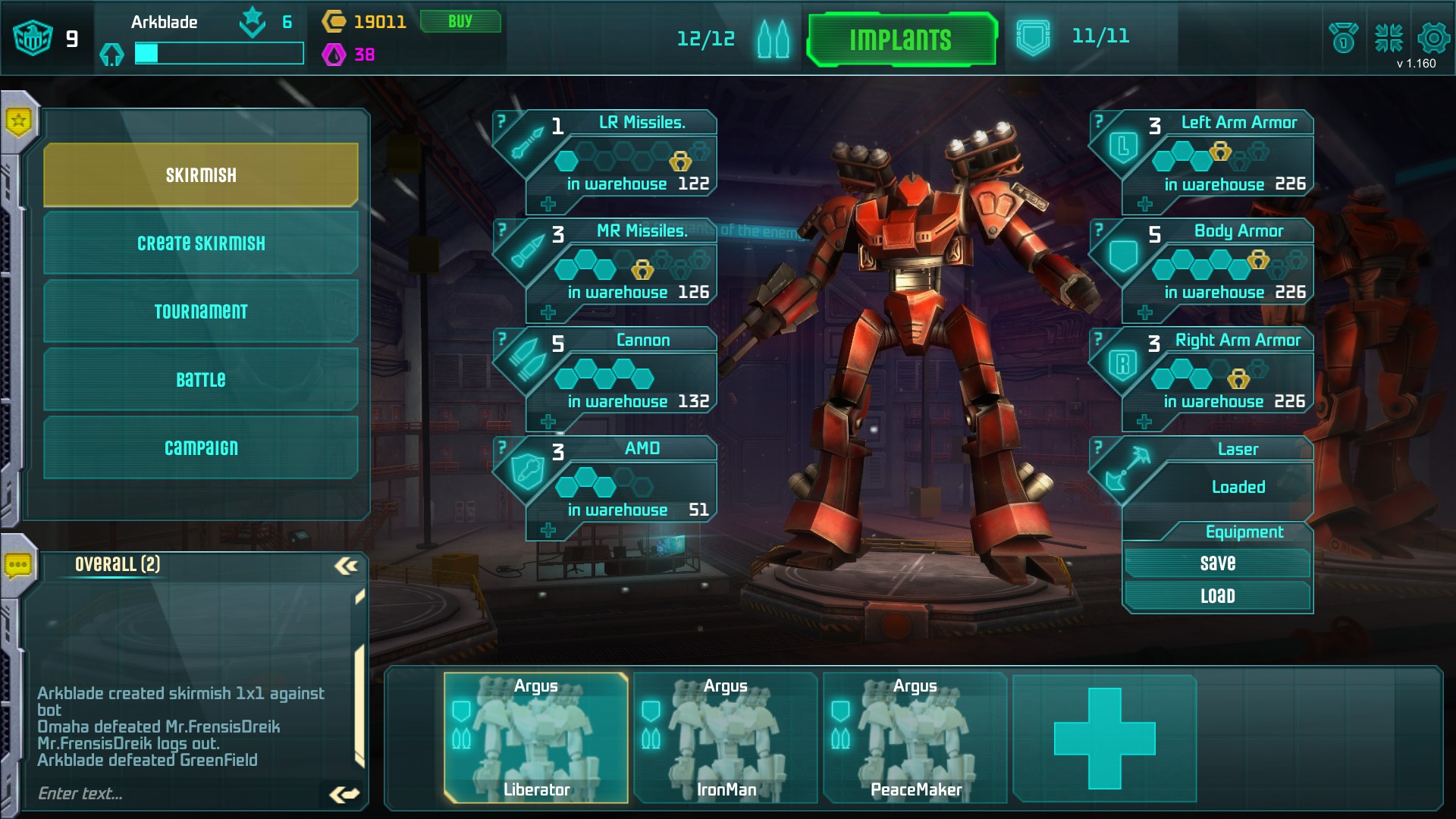Viewport: 1456px width, 819px height.
Task: Open settings via the gear icon
Action: pyautogui.click(x=1433, y=37)
